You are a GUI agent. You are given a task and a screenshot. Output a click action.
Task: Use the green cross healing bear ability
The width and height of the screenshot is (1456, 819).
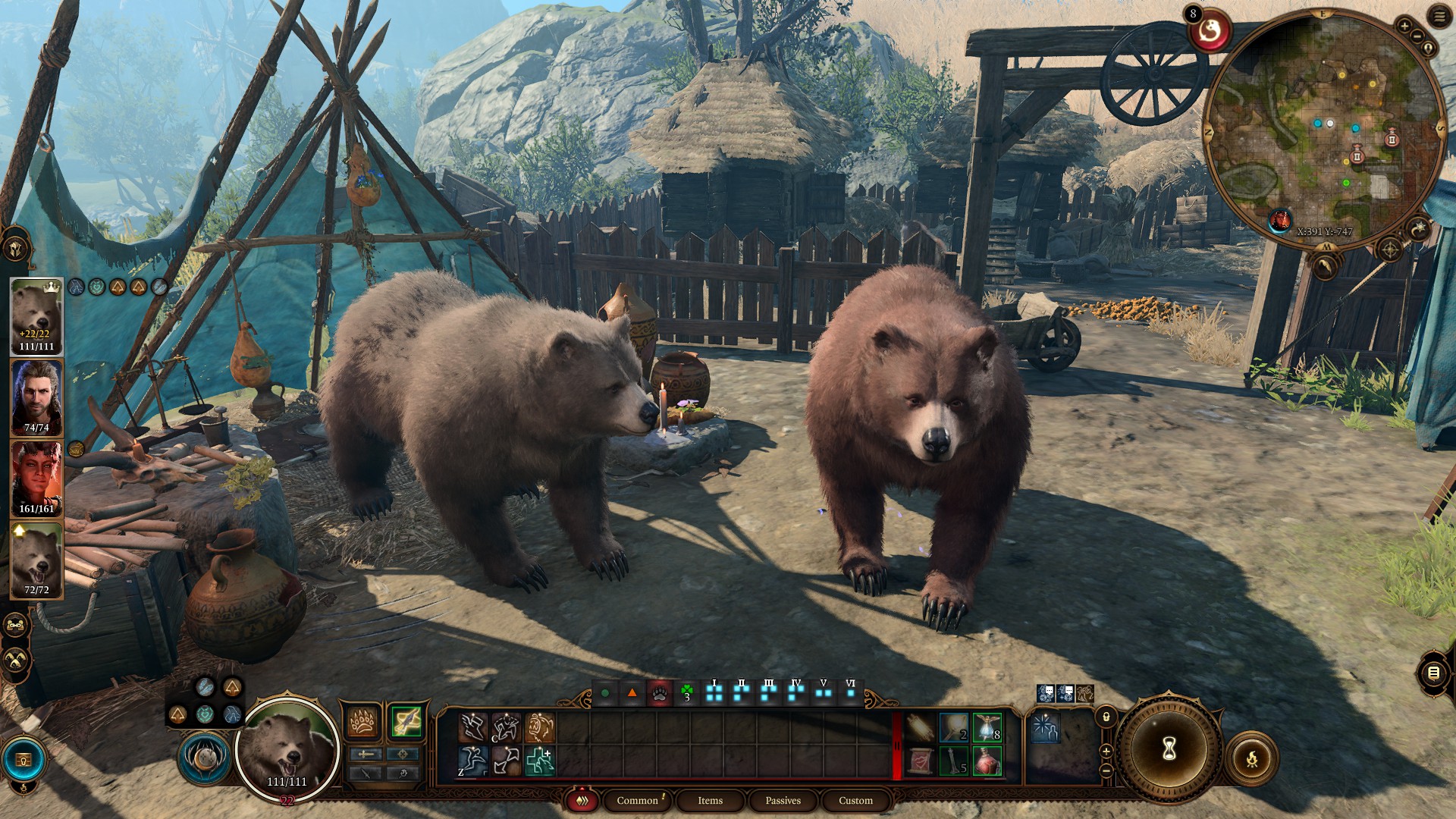(539, 761)
